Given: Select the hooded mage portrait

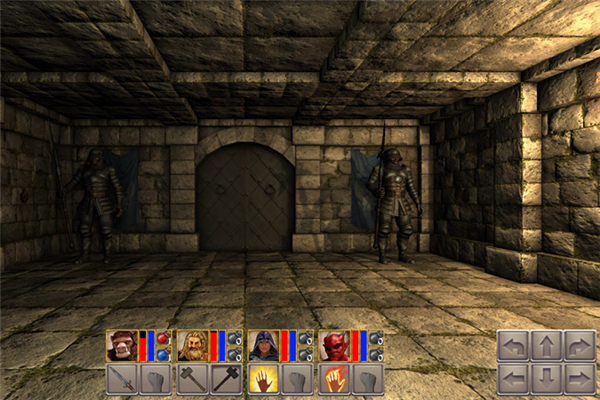Looking at the screenshot, I should 263,346.
